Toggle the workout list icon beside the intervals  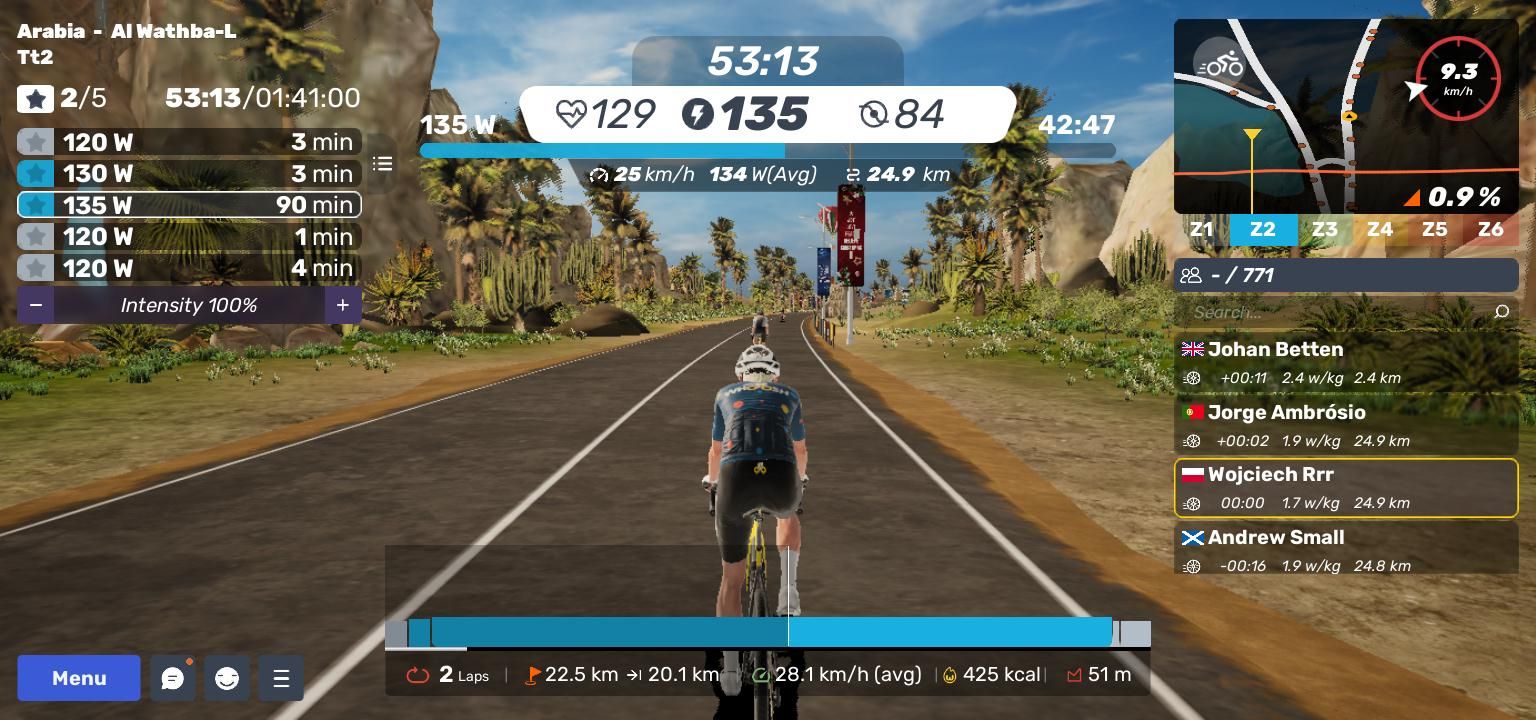[x=383, y=164]
